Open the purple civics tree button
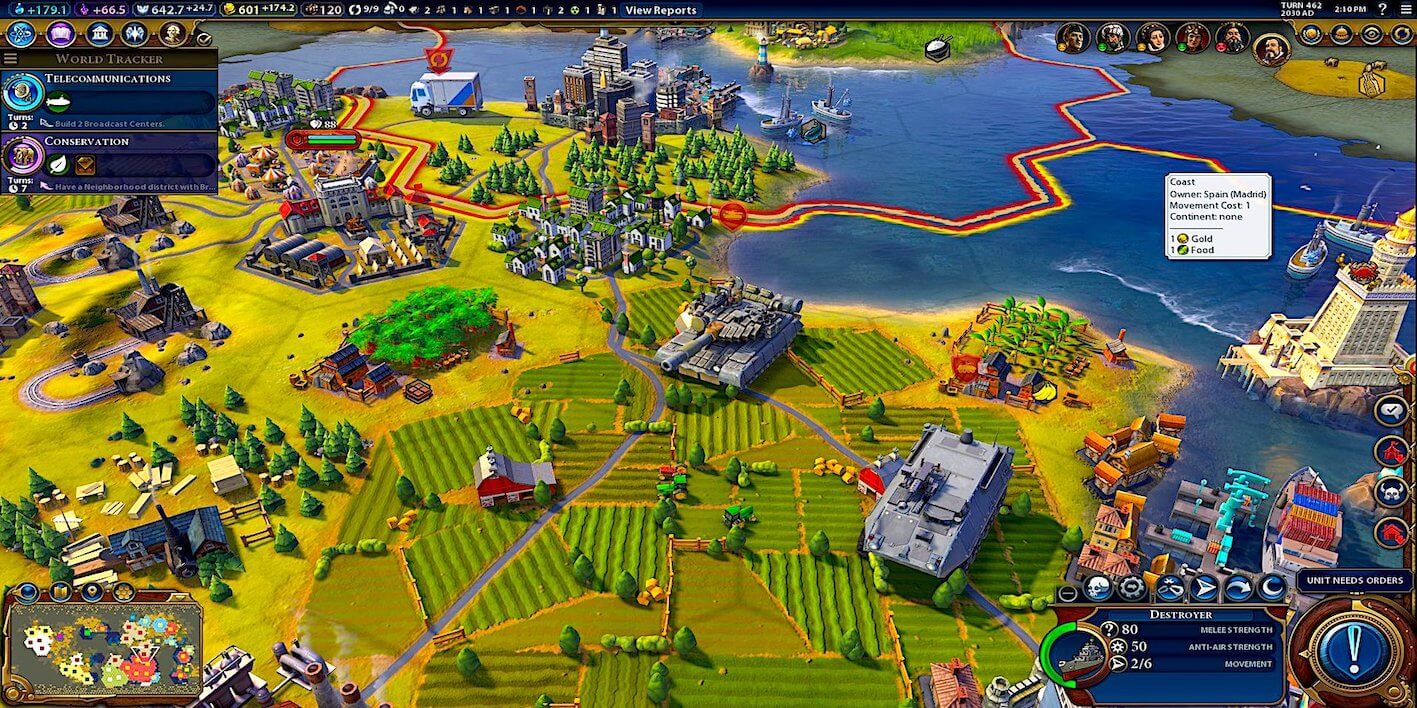1417x708 pixels. pos(60,34)
